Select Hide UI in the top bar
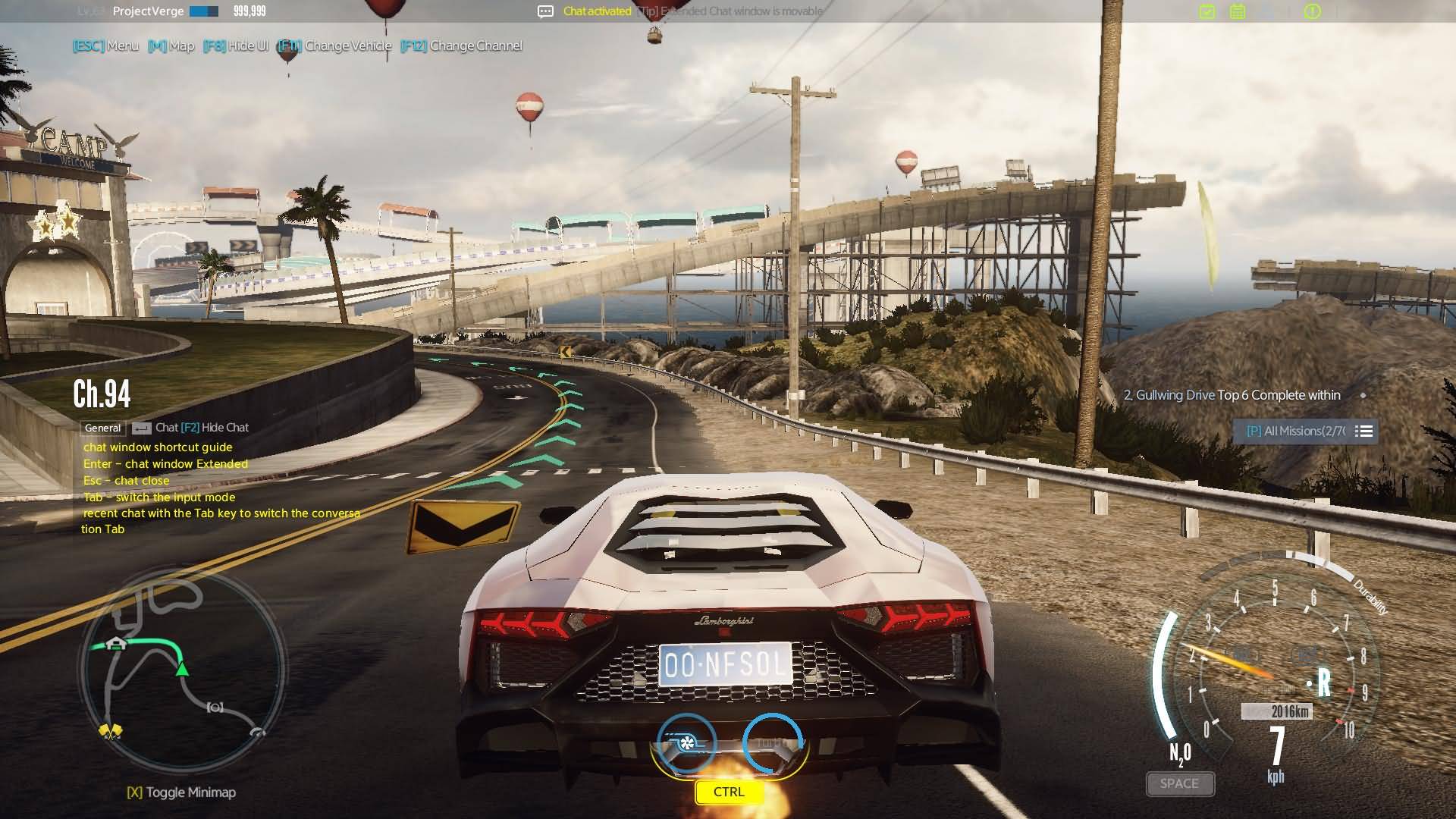 [237, 45]
